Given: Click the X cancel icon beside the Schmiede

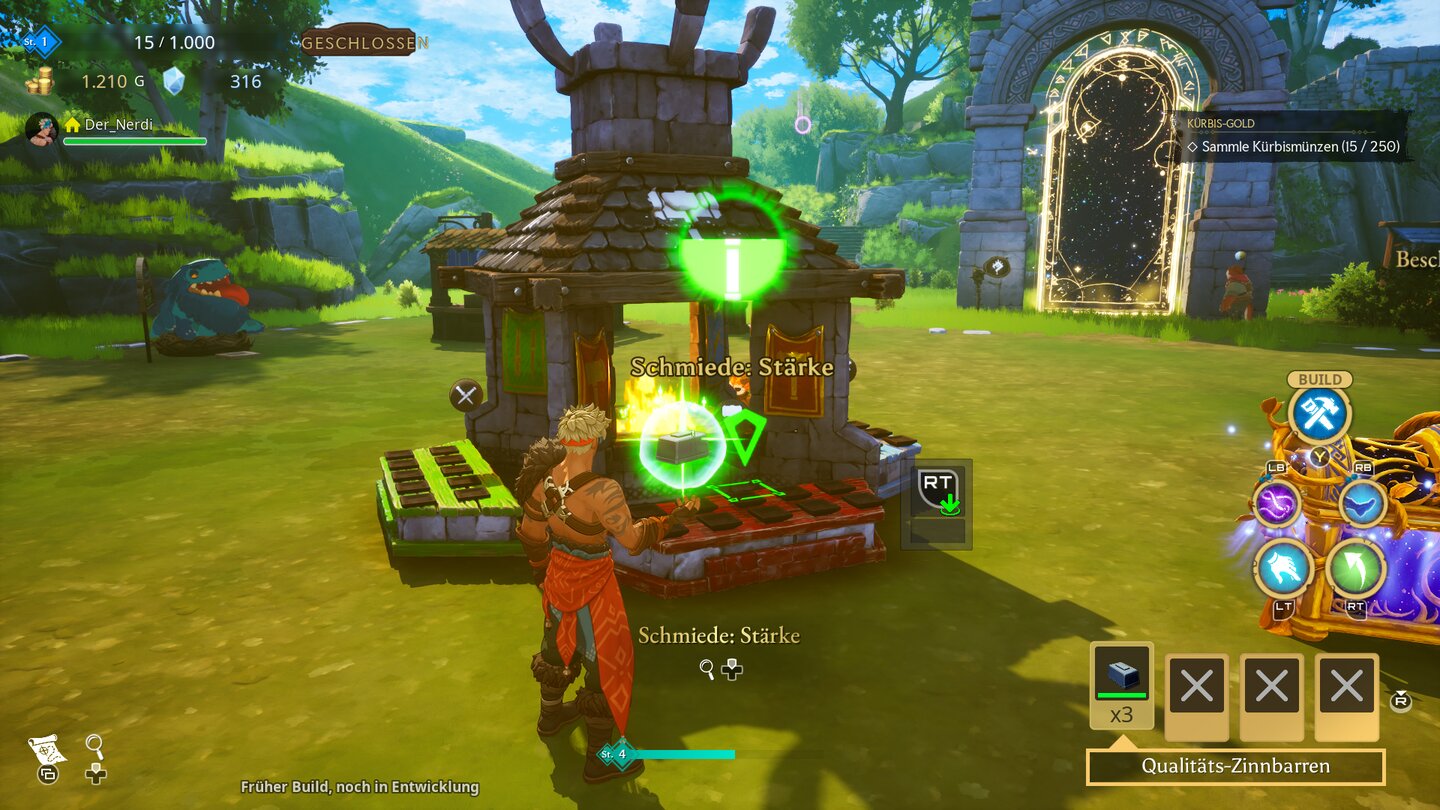Looking at the screenshot, I should coord(464,396).
